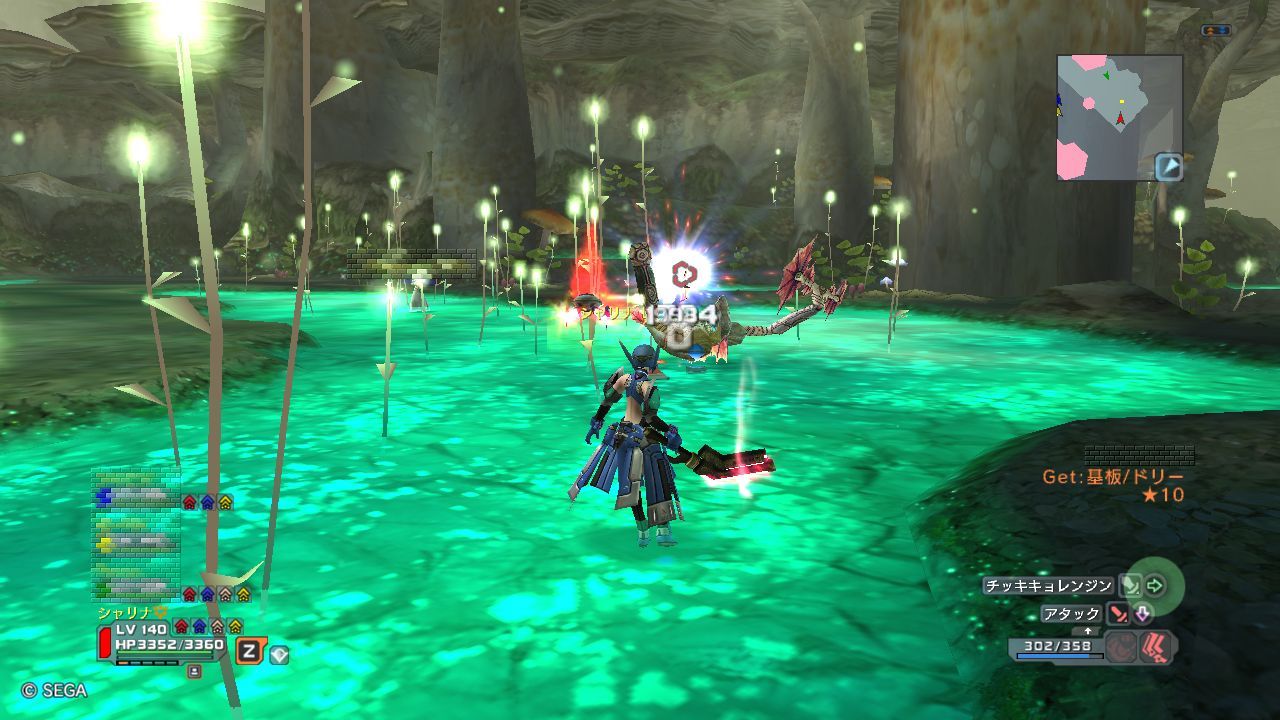Select the チッキキョレンジン photon art label
The image size is (1280, 720).
1047,586
